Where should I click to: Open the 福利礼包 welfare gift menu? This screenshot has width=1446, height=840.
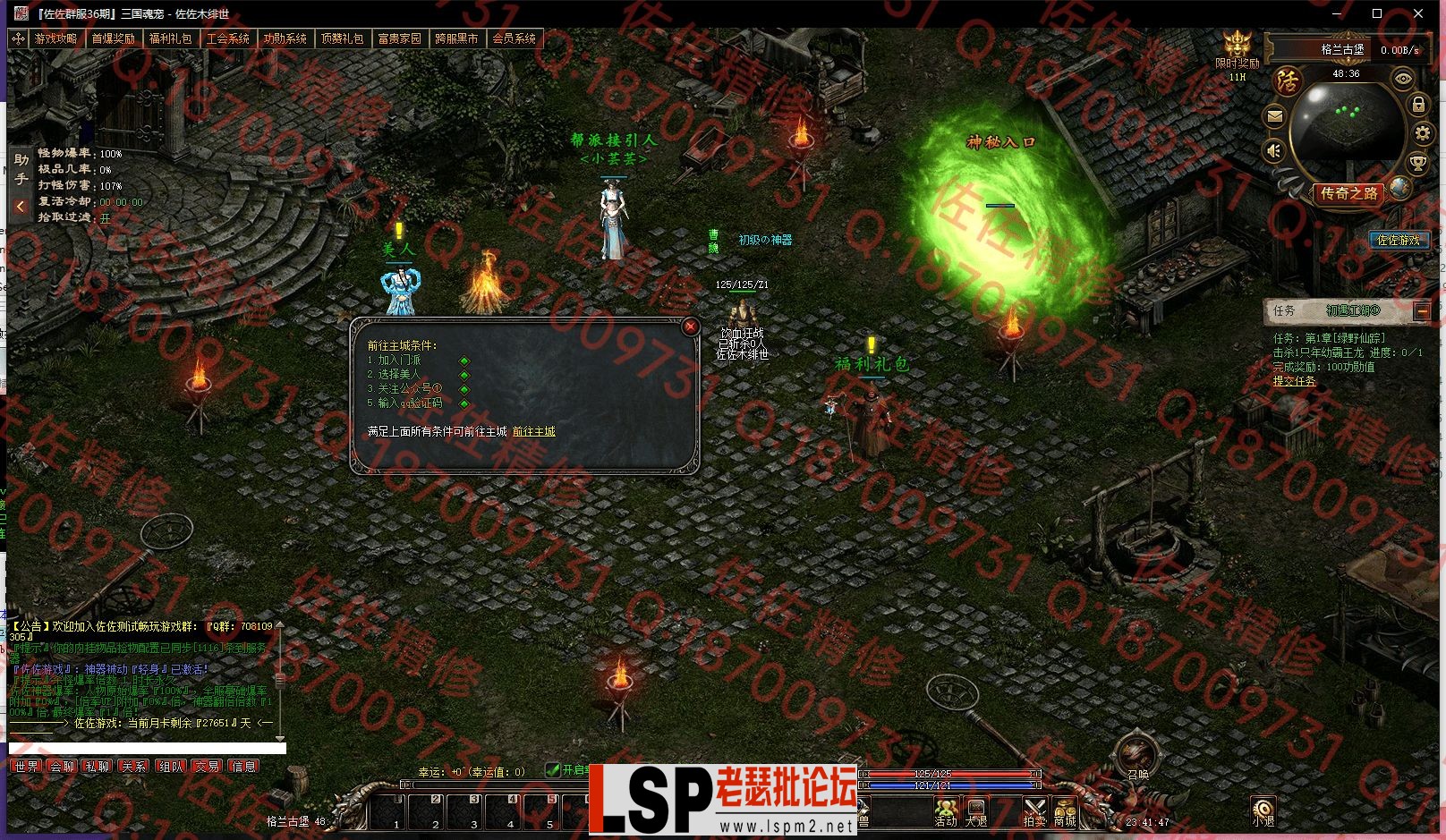(170, 38)
